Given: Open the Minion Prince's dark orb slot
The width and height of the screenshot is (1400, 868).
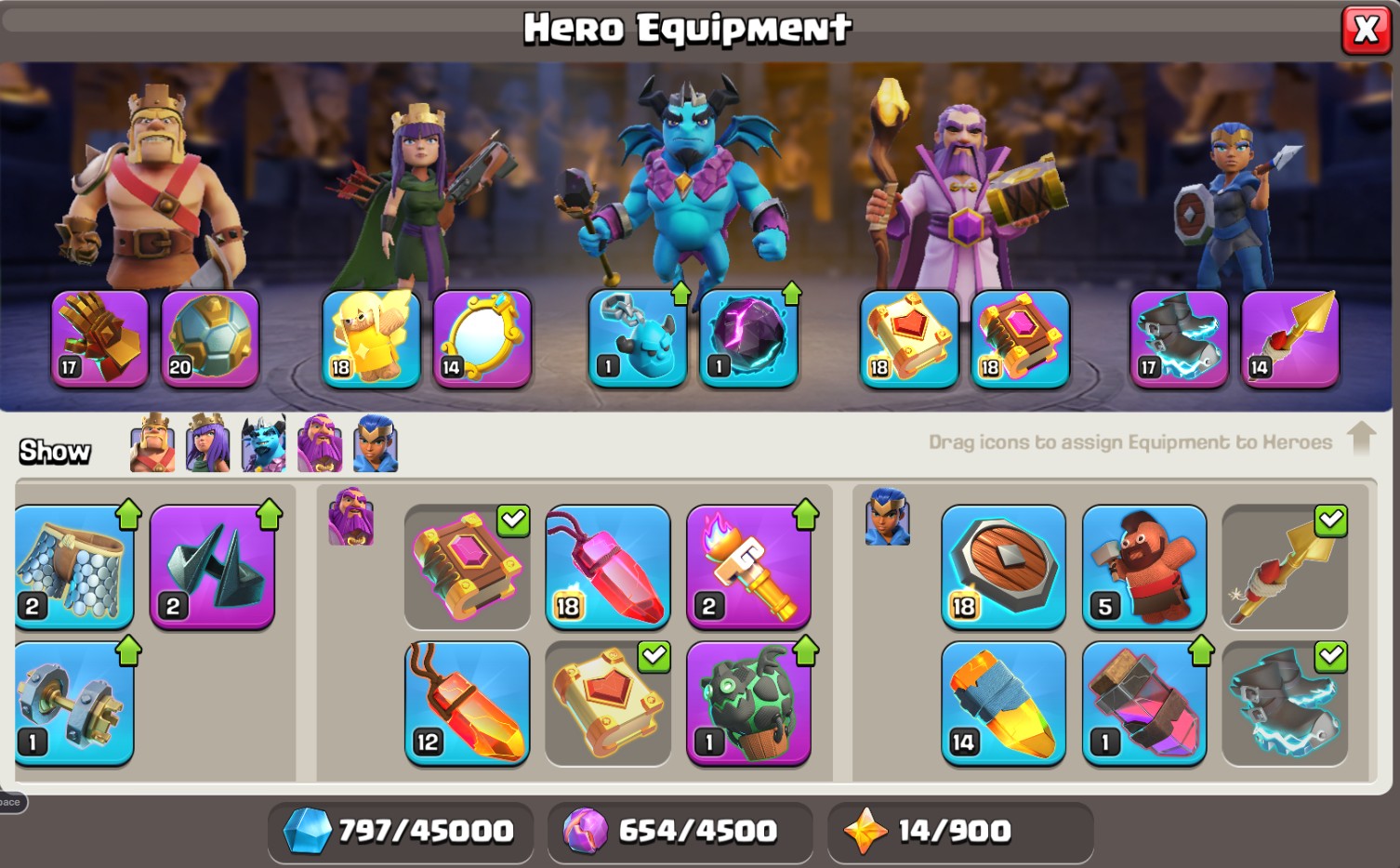Looking at the screenshot, I should point(749,338).
